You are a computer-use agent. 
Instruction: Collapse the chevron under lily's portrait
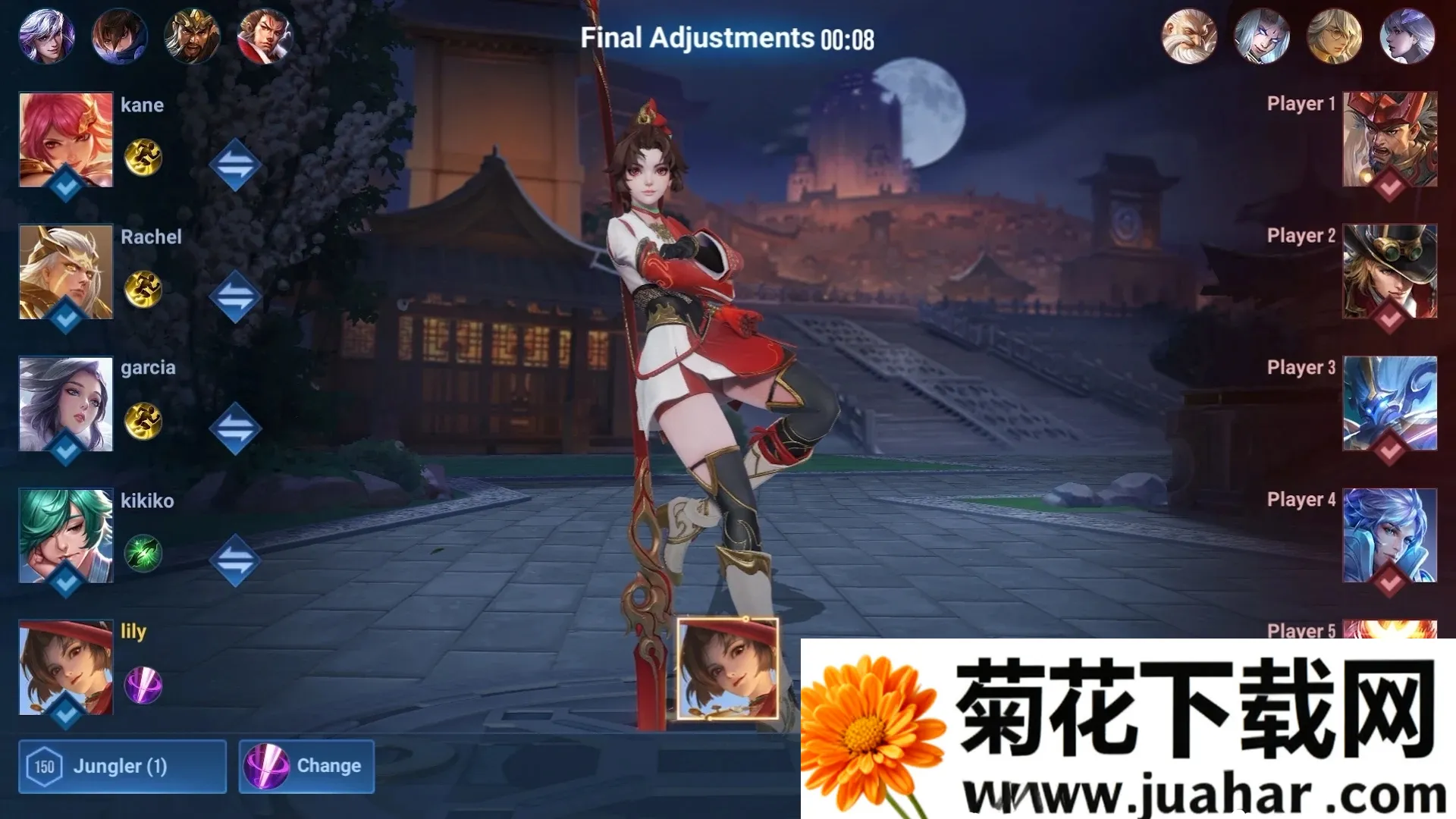click(64, 711)
